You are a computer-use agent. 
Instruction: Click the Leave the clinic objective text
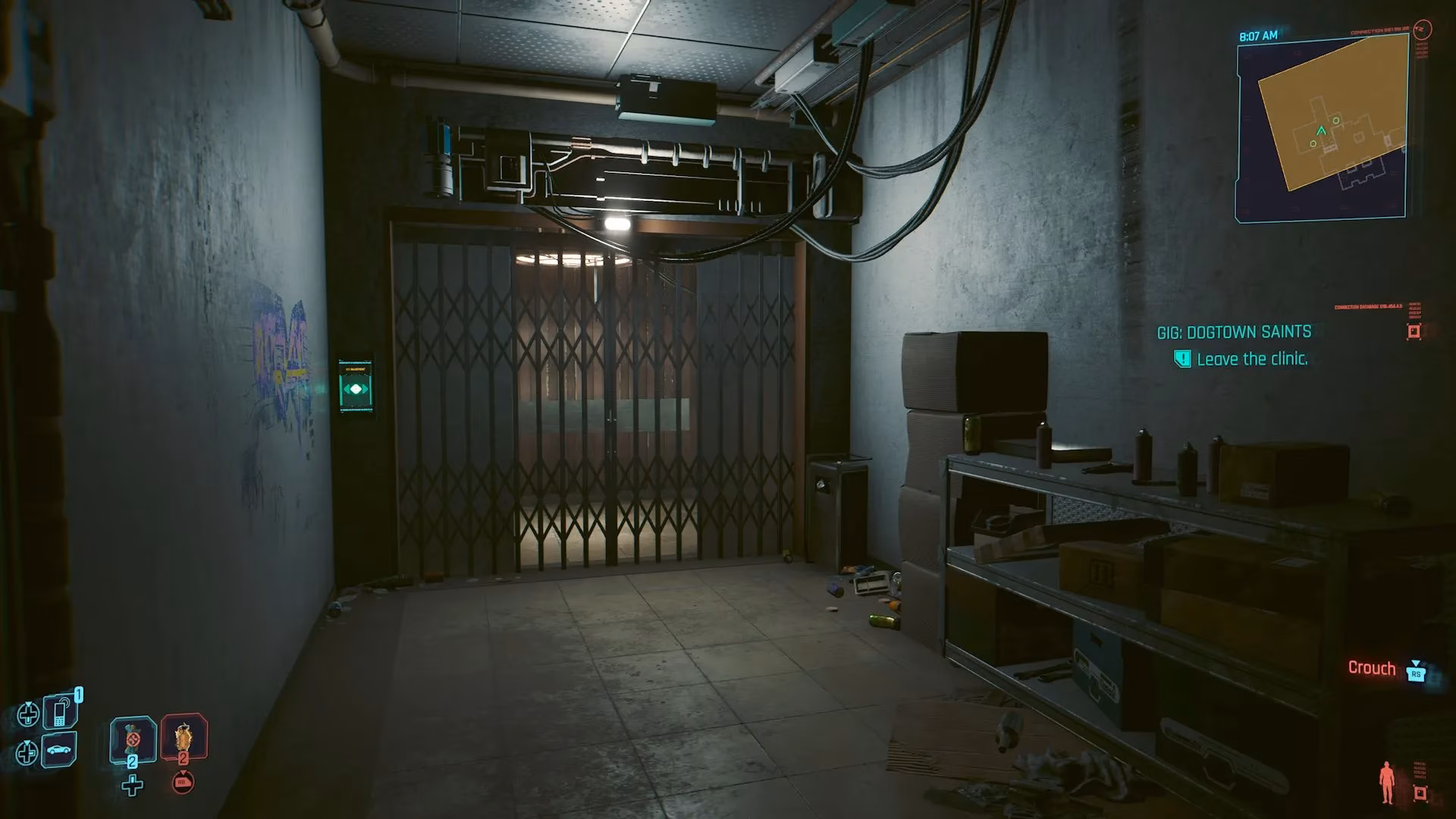click(1253, 359)
